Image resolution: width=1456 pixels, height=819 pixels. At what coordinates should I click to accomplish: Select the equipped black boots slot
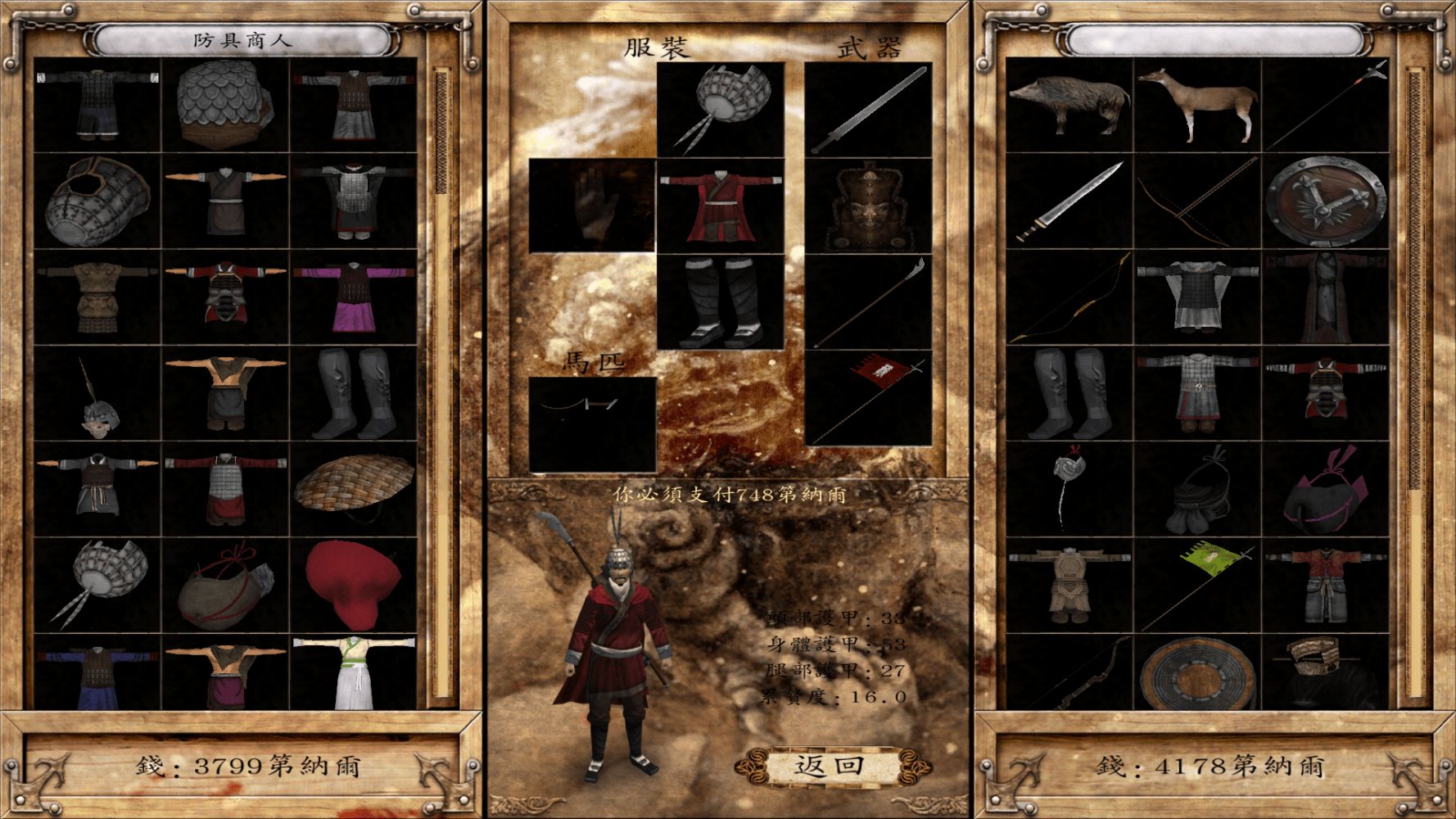pyautogui.click(x=720, y=302)
